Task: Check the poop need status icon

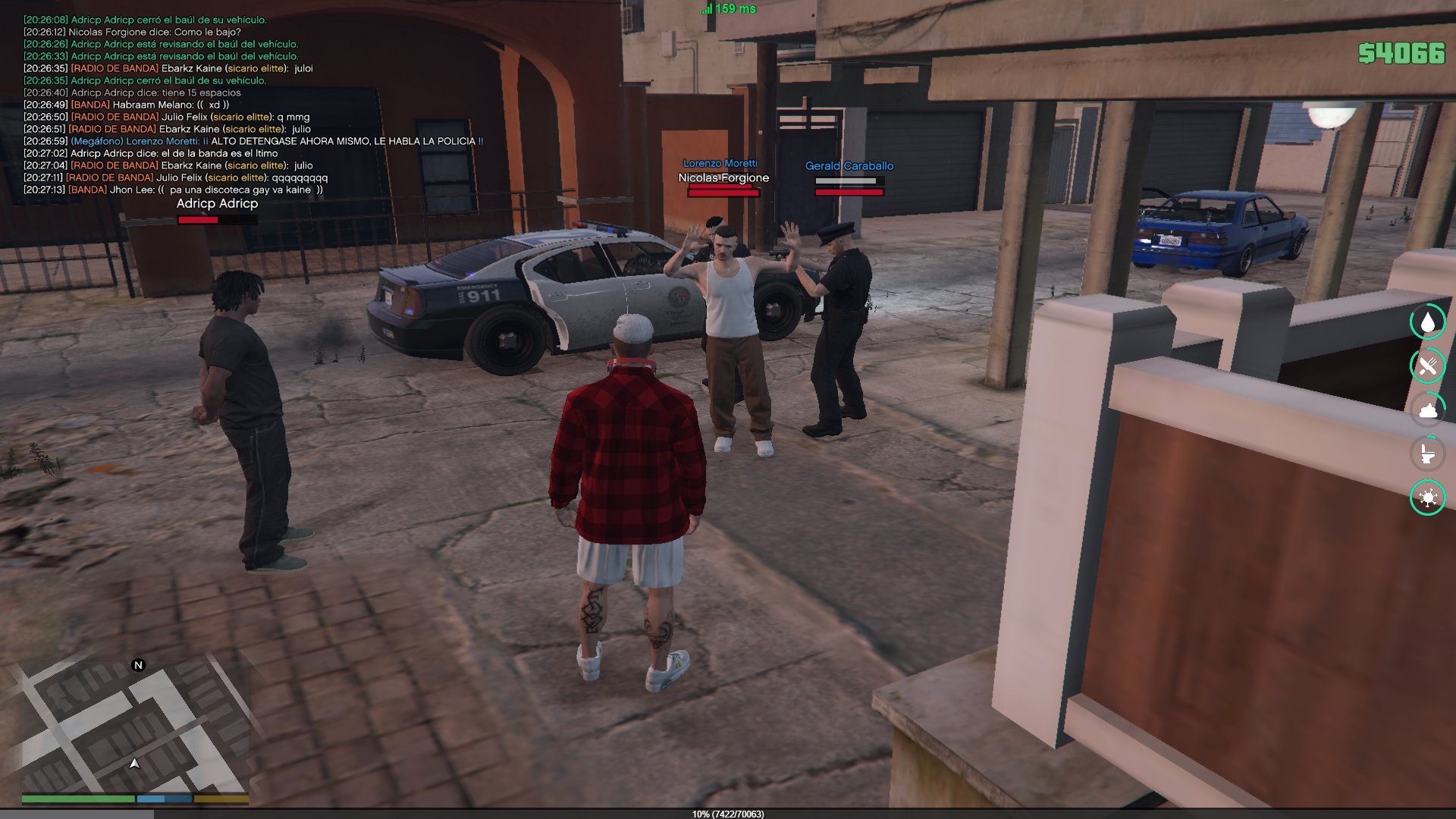Action: tap(1428, 410)
